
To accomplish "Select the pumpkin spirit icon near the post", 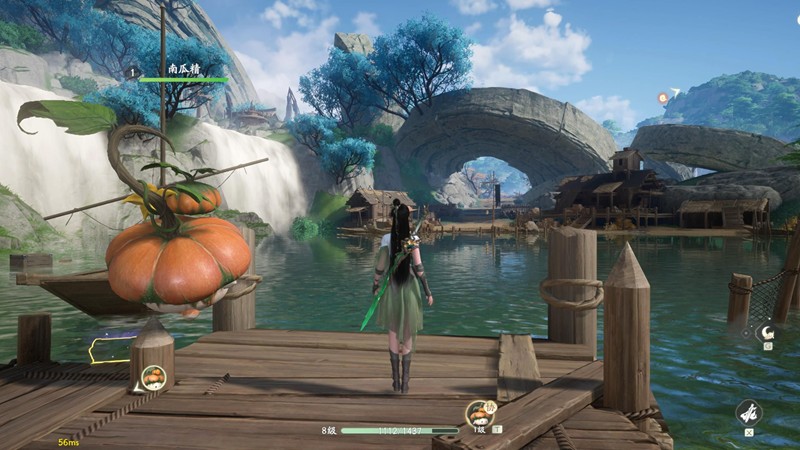I will (x=154, y=378).
